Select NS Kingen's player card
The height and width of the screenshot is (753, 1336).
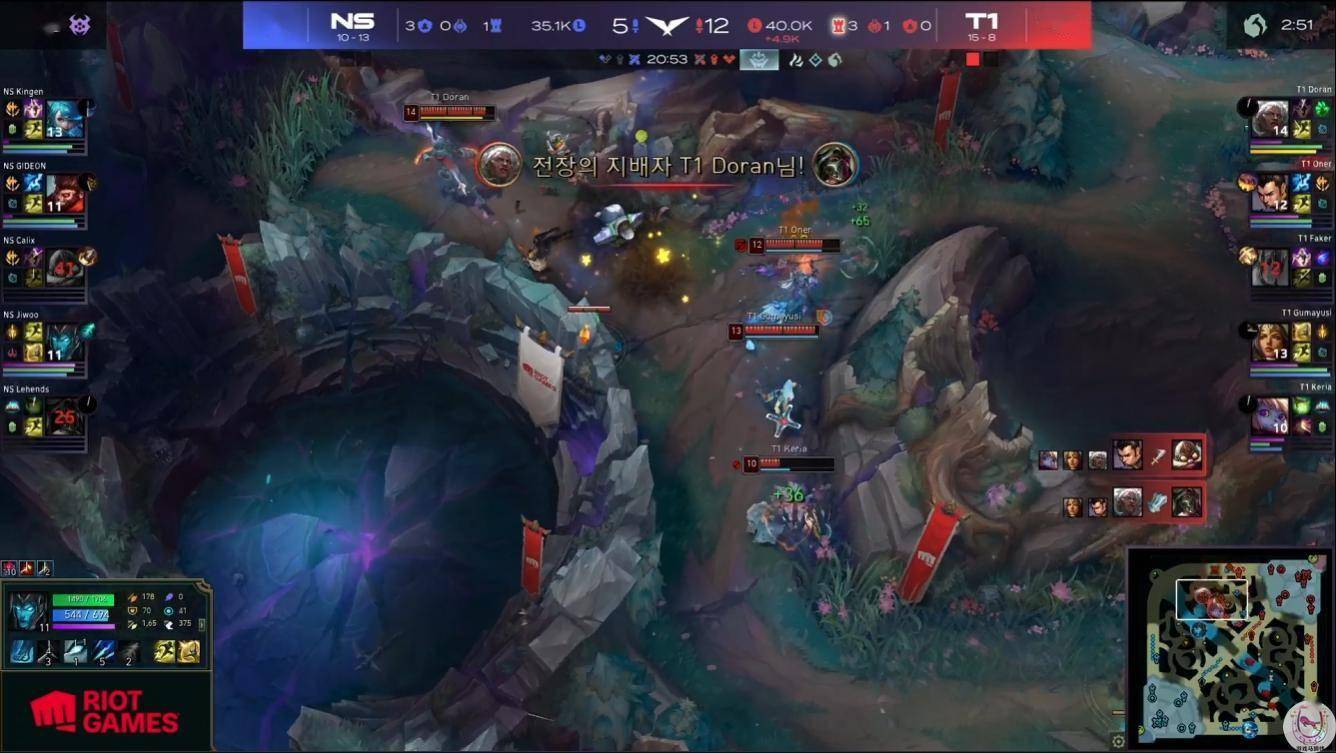45,121
